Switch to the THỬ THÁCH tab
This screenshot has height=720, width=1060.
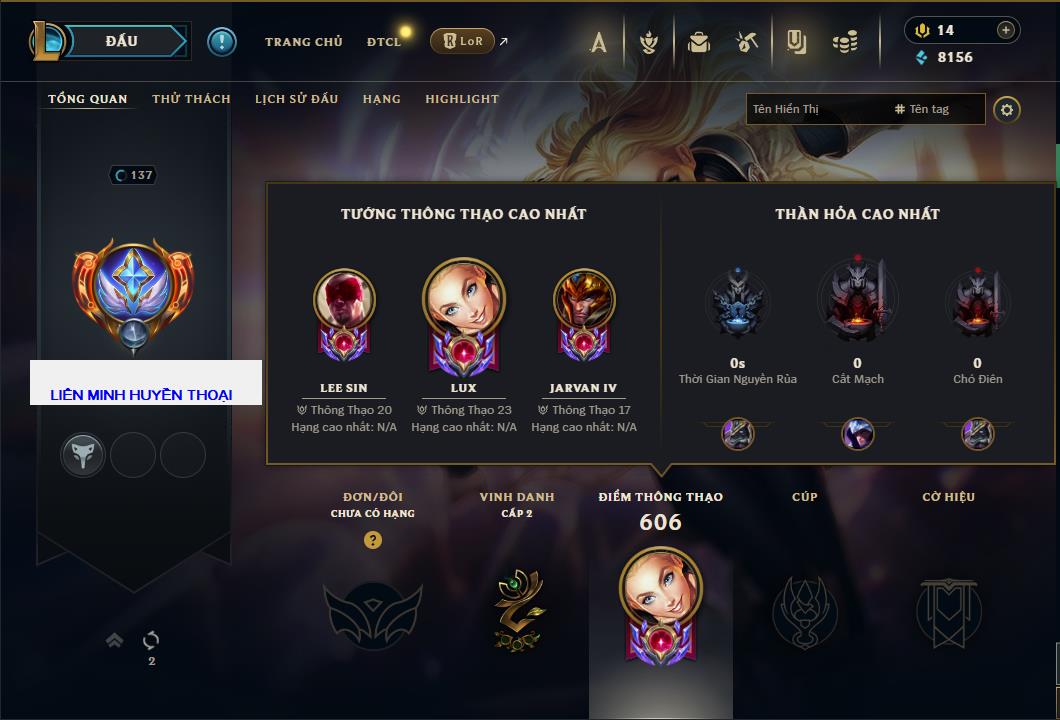(x=191, y=99)
